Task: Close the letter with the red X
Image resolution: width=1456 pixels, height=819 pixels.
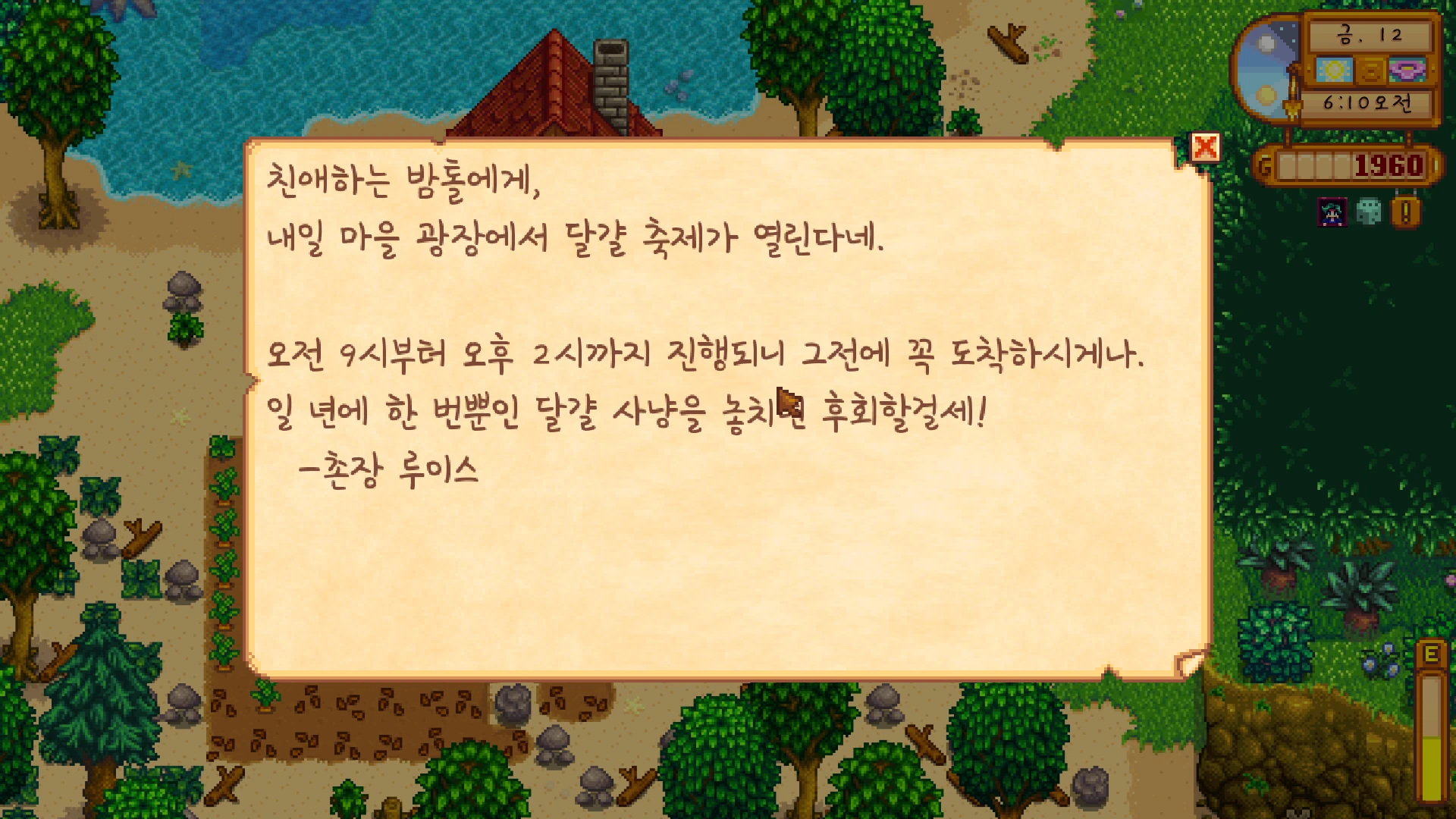Action: [1205, 147]
